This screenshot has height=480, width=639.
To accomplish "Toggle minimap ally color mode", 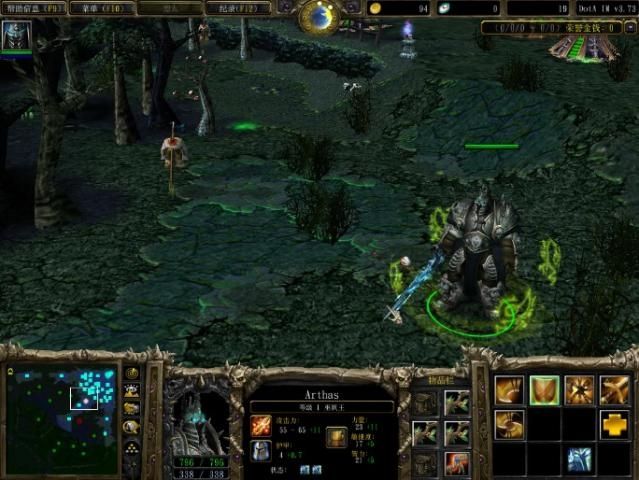I will 131,408.
